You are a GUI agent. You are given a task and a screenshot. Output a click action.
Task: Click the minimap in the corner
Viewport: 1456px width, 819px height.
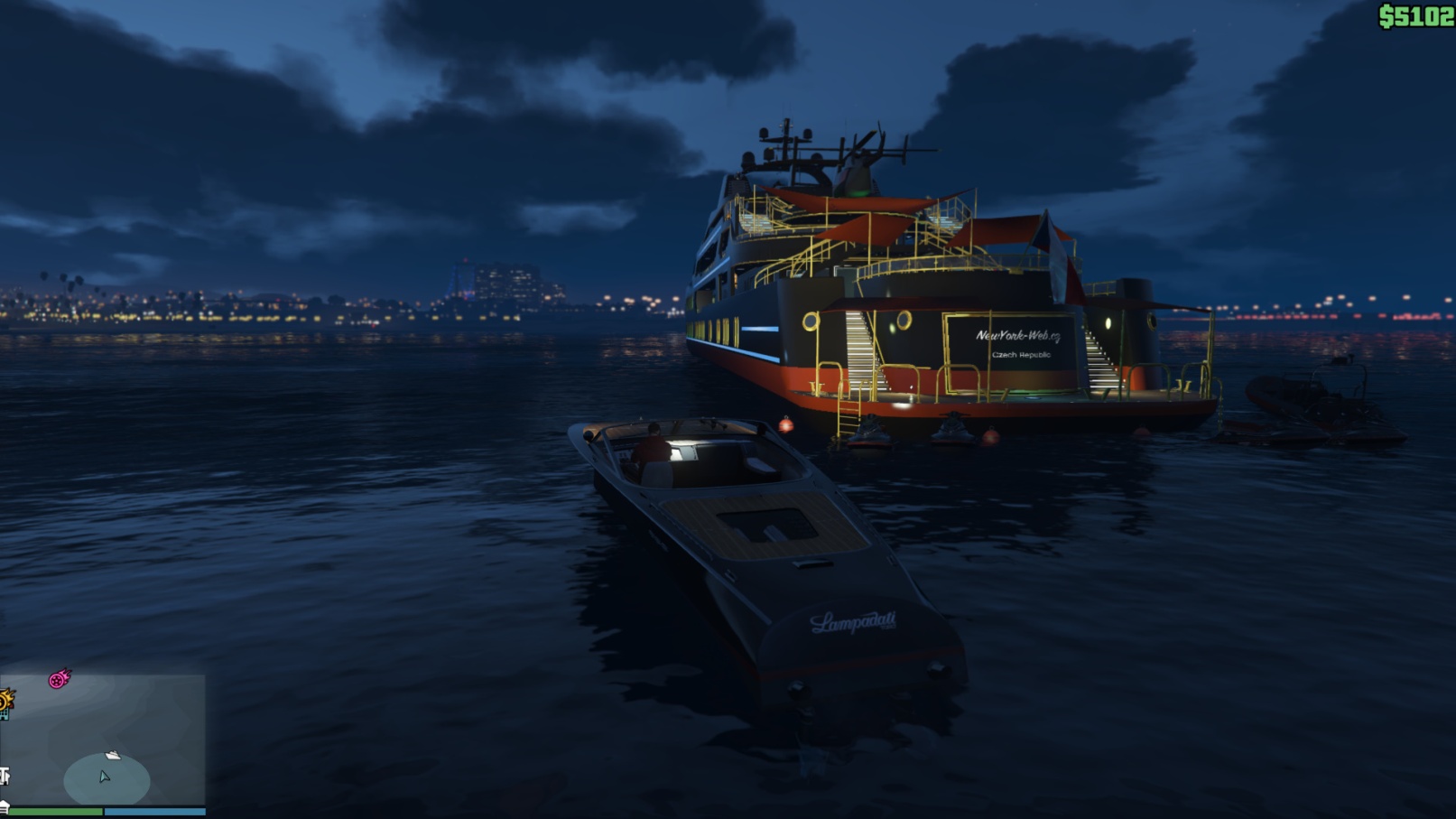[x=103, y=740]
